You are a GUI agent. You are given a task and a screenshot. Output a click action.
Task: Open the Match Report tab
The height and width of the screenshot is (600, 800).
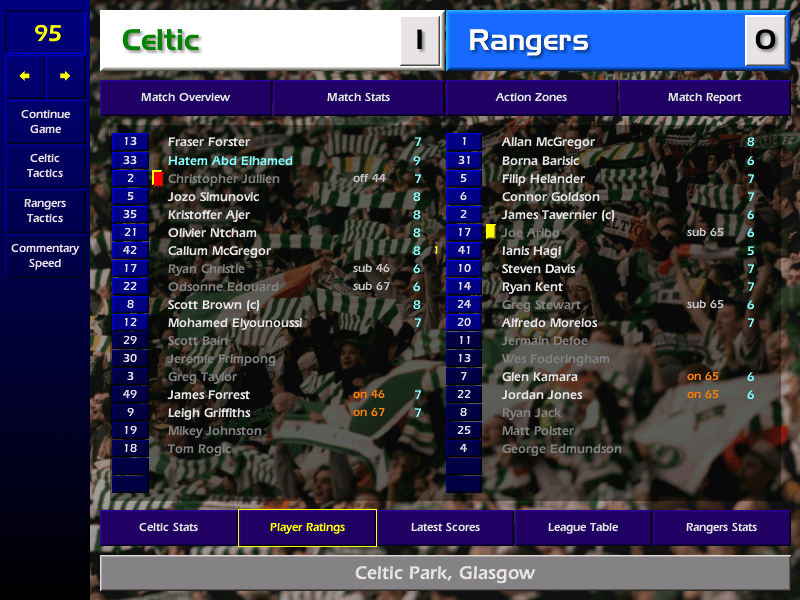pos(704,98)
